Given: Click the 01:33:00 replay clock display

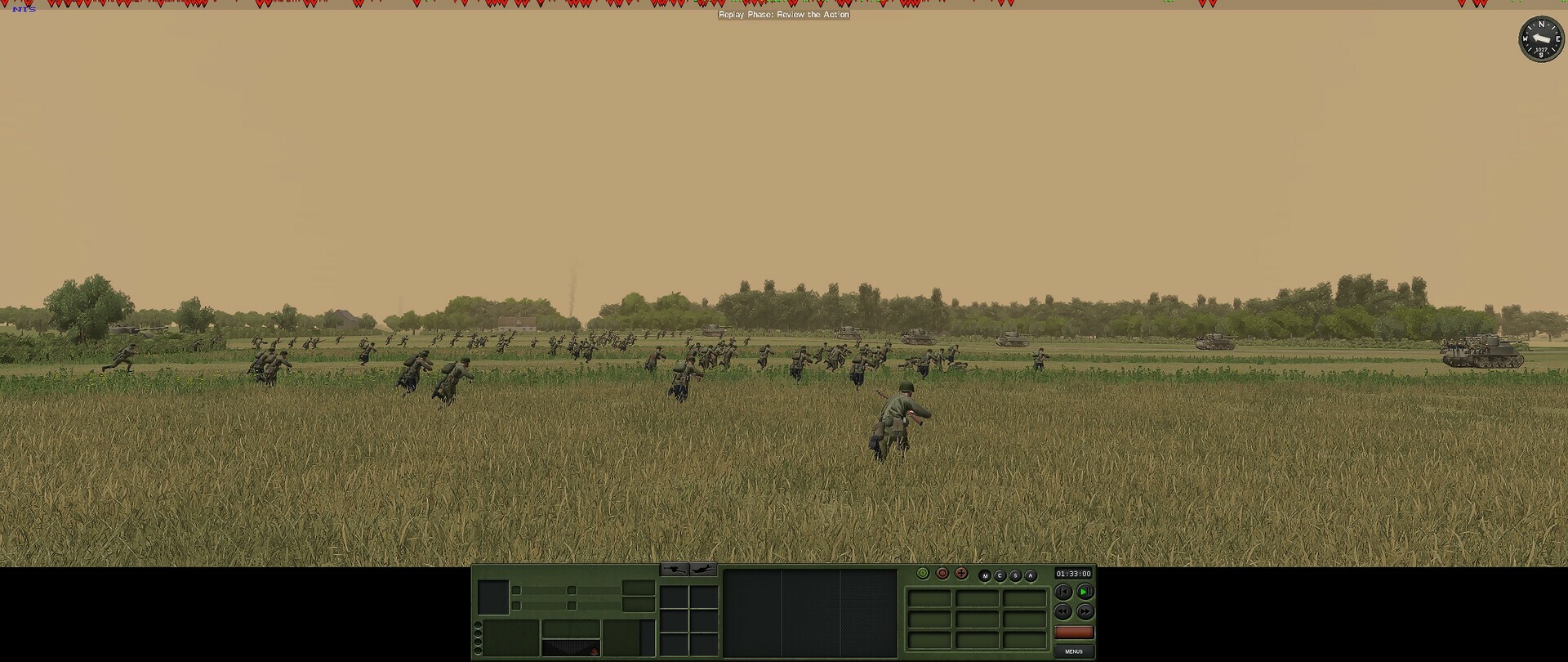Looking at the screenshot, I should click(x=1074, y=573).
